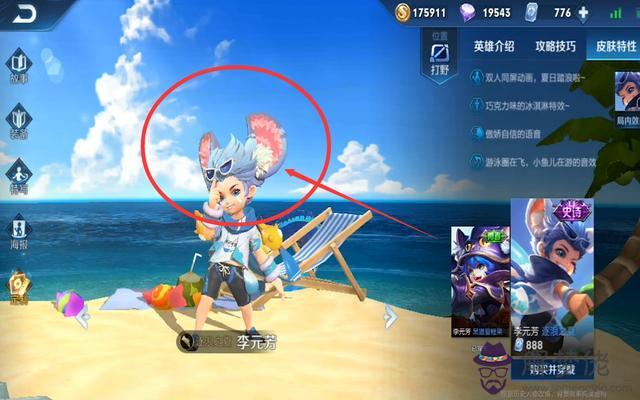Show next skin with right arrow
640x400 pixels.
391,316
